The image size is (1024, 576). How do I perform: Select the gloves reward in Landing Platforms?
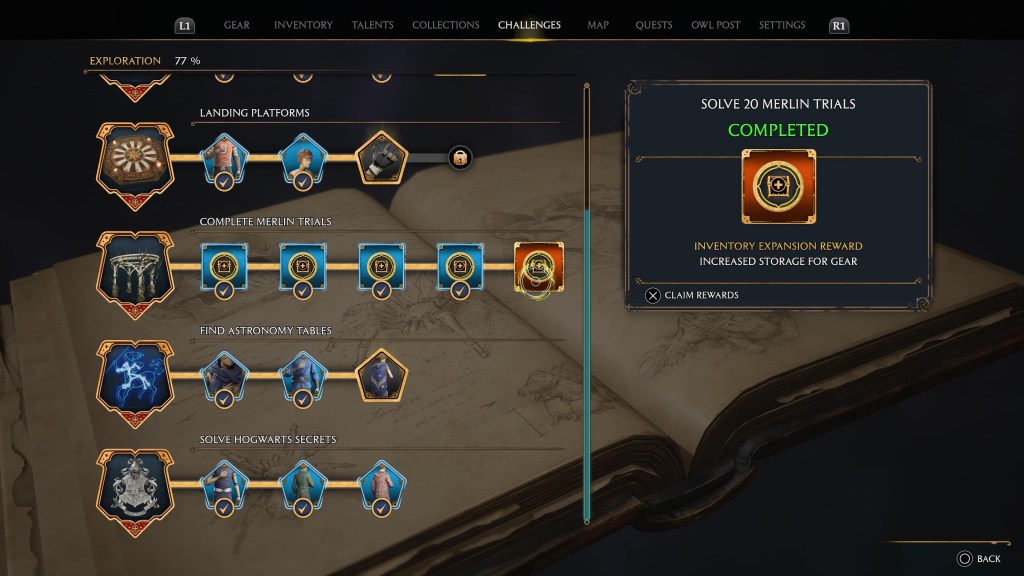(x=382, y=157)
